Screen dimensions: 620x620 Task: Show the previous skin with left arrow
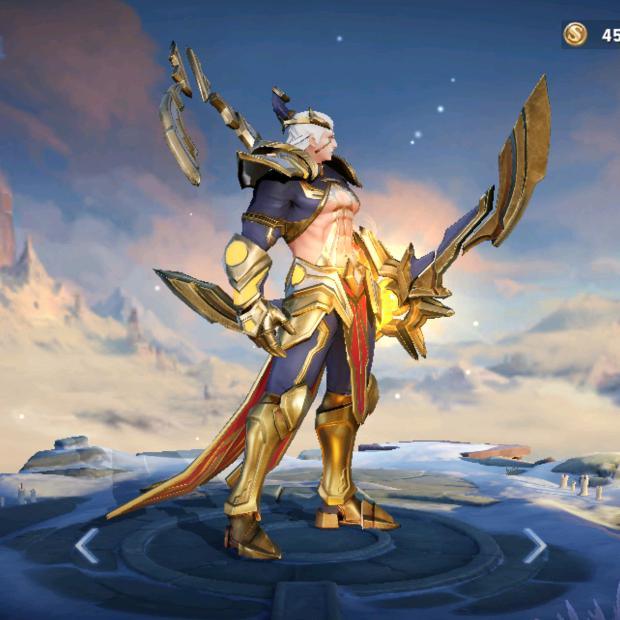87,545
